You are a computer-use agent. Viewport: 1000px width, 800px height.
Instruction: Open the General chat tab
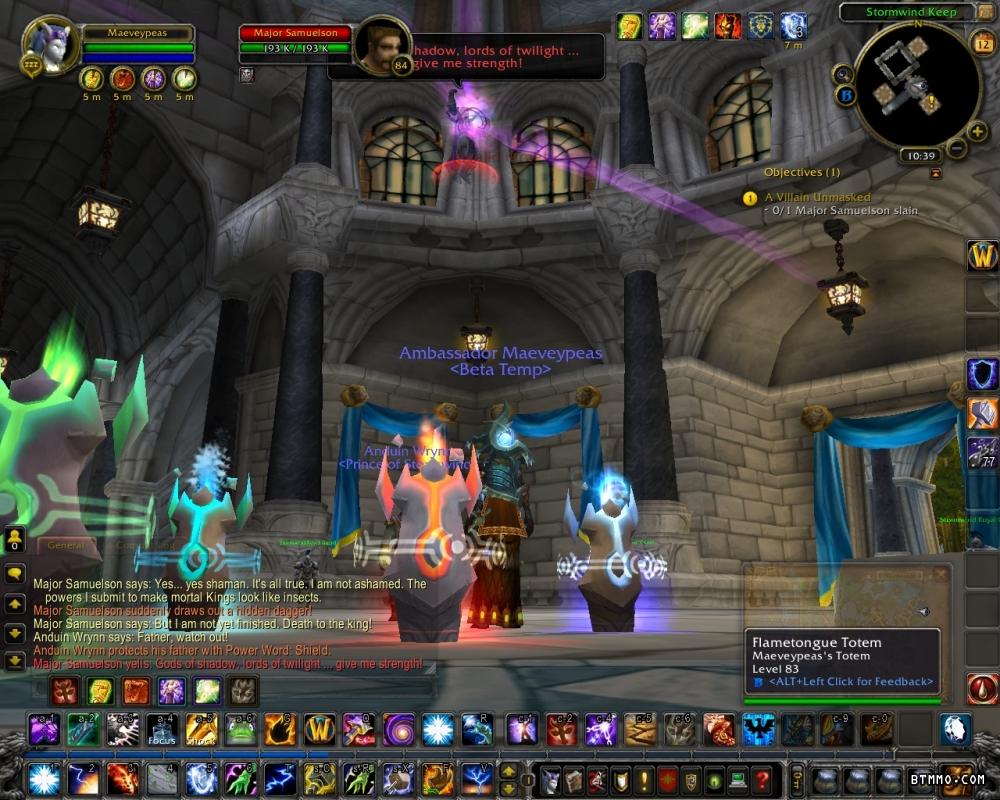[x=67, y=546]
